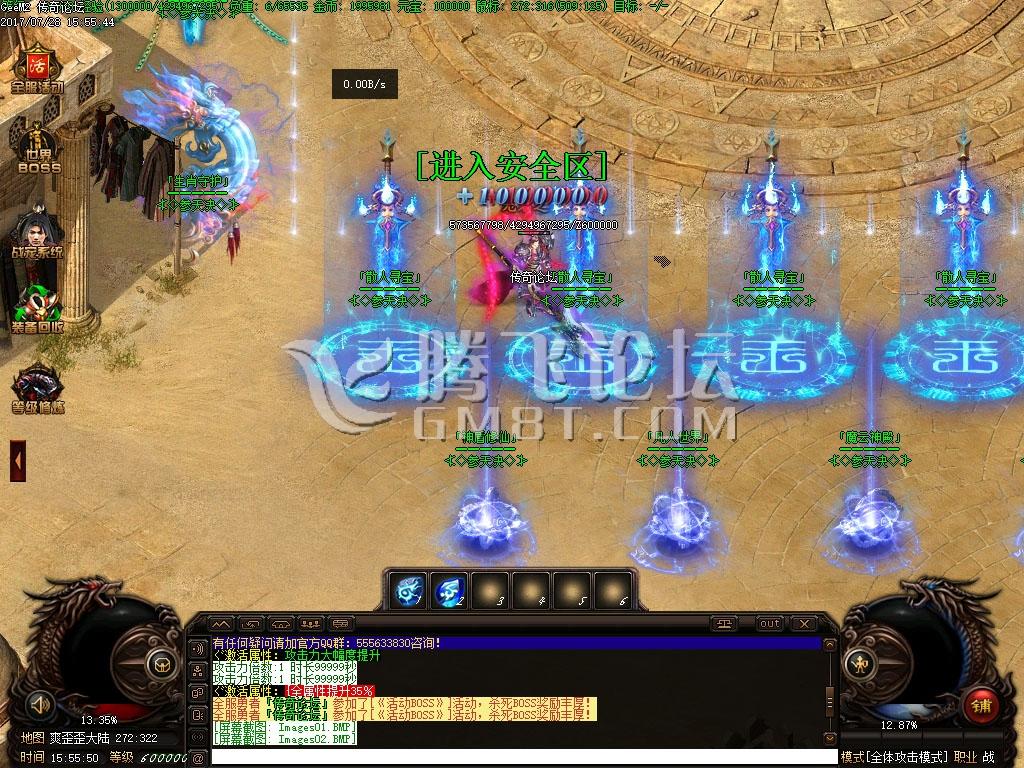Viewport: 1024px width, 768px height.
Task: Open the 等级修炼 level training icon
Action: (x=37, y=390)
